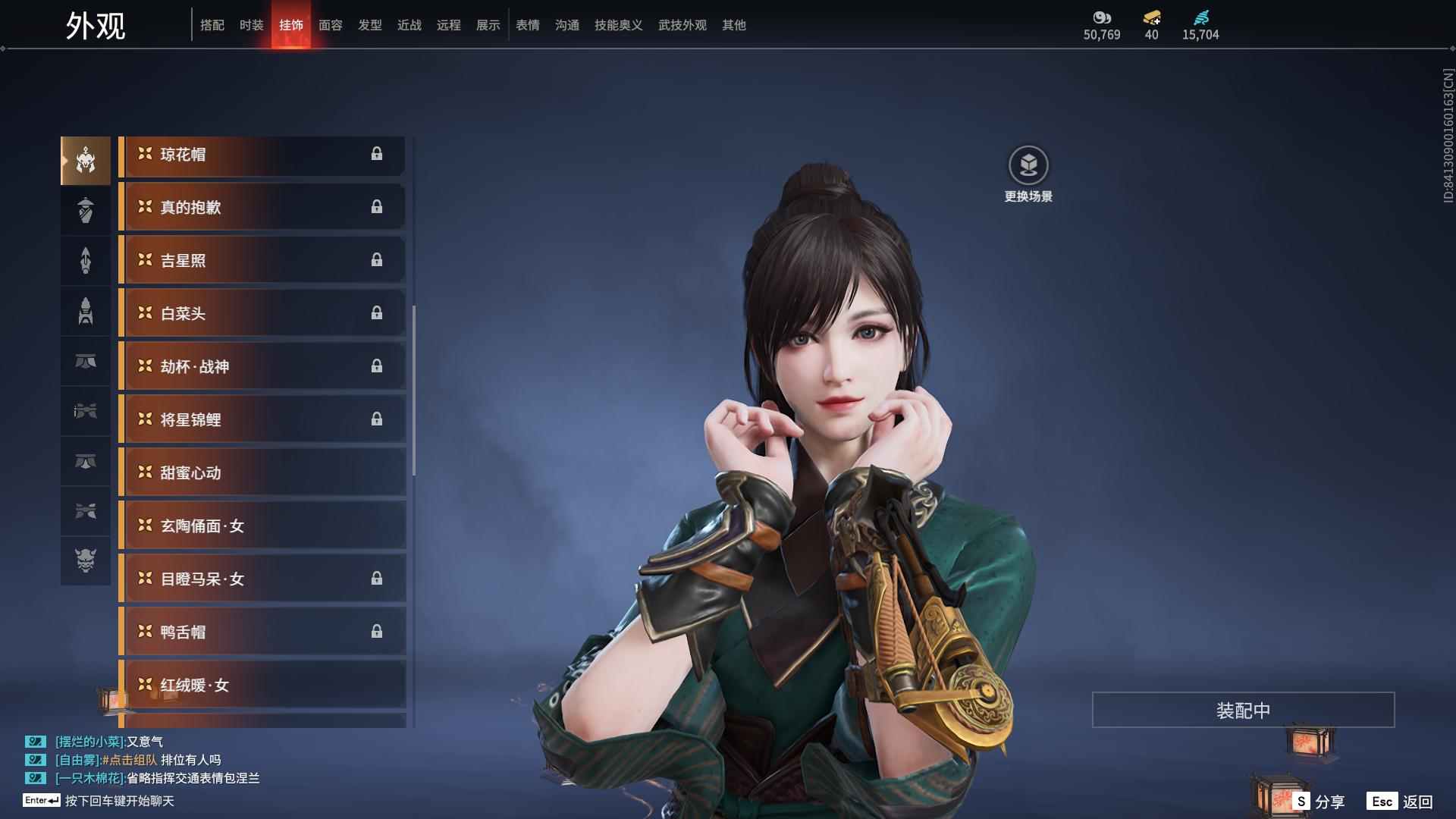Choose the 甜蜜心动 accessory
1456x819 pixels.
[262, 473]
